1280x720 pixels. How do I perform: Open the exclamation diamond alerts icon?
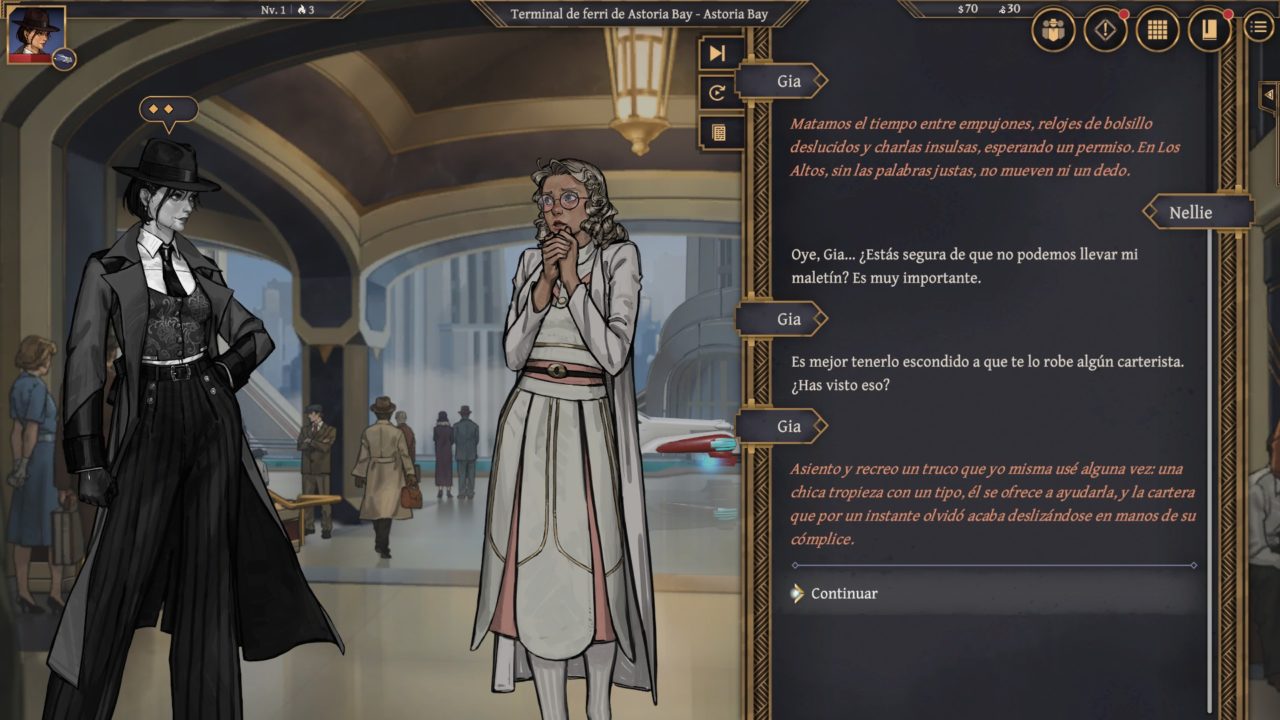(1105, 30)
